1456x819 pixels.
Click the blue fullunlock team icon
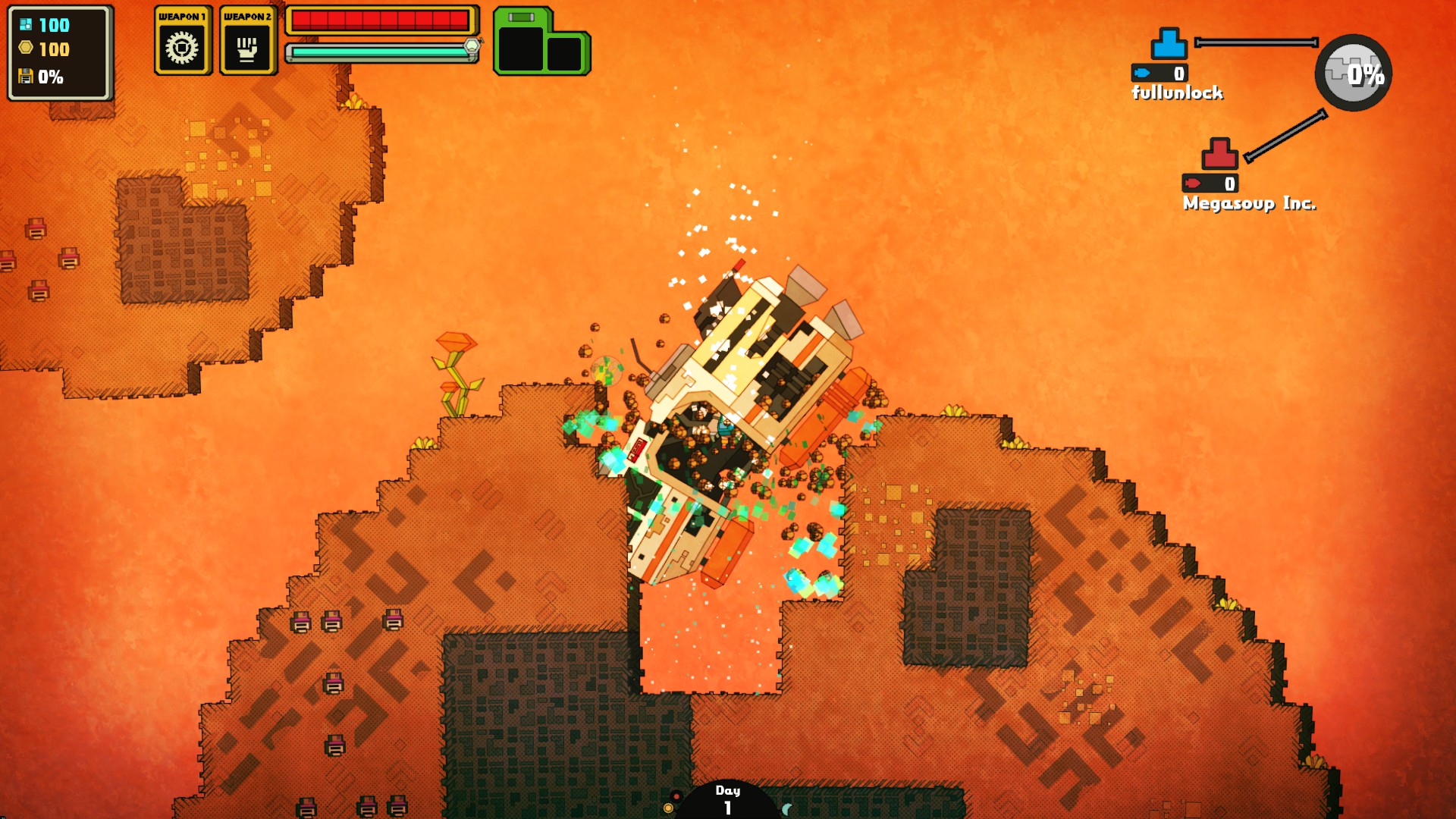tap(1169, 44)
